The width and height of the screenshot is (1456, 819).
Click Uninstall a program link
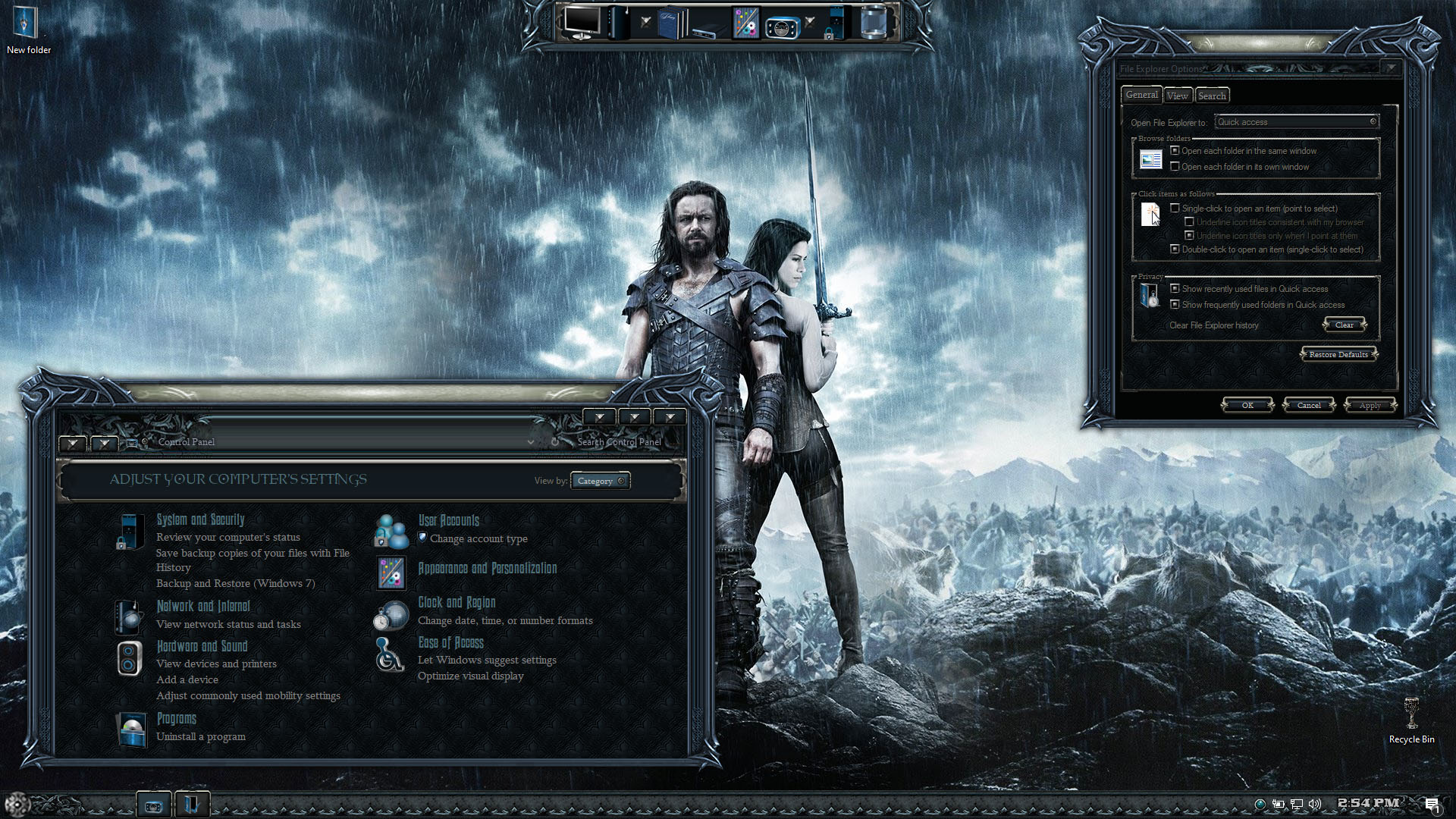click(x=200, y=736)
